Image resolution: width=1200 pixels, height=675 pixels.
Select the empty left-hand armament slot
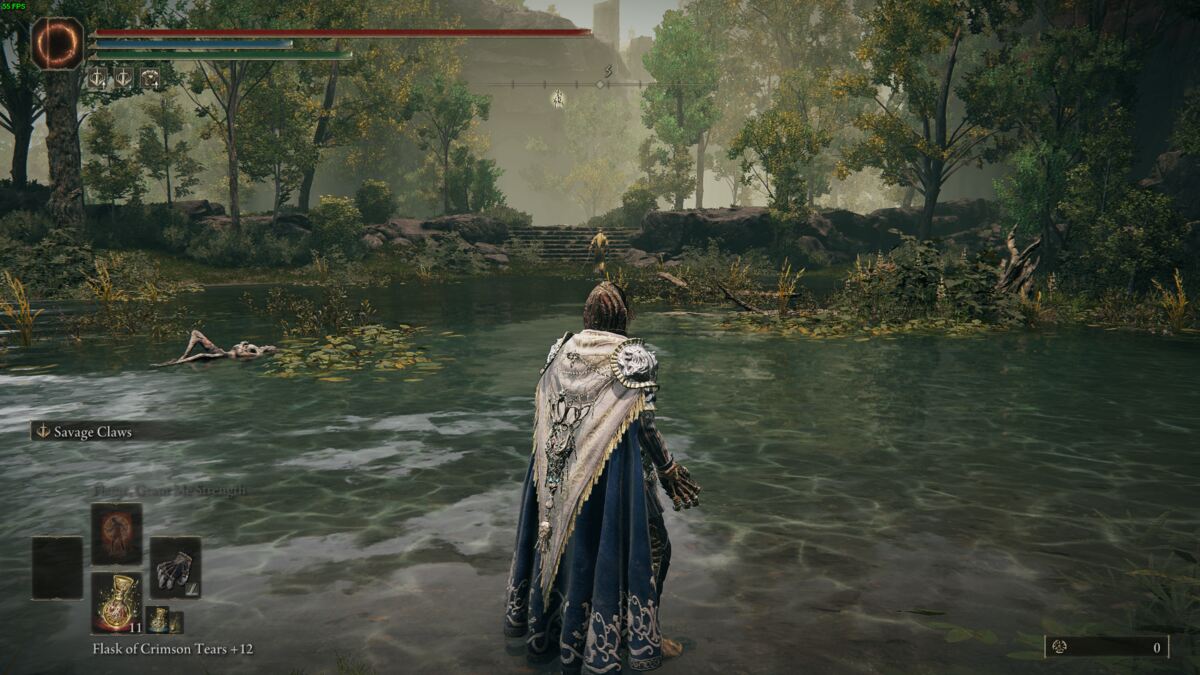pyautogui.click(x=57, y=568)
